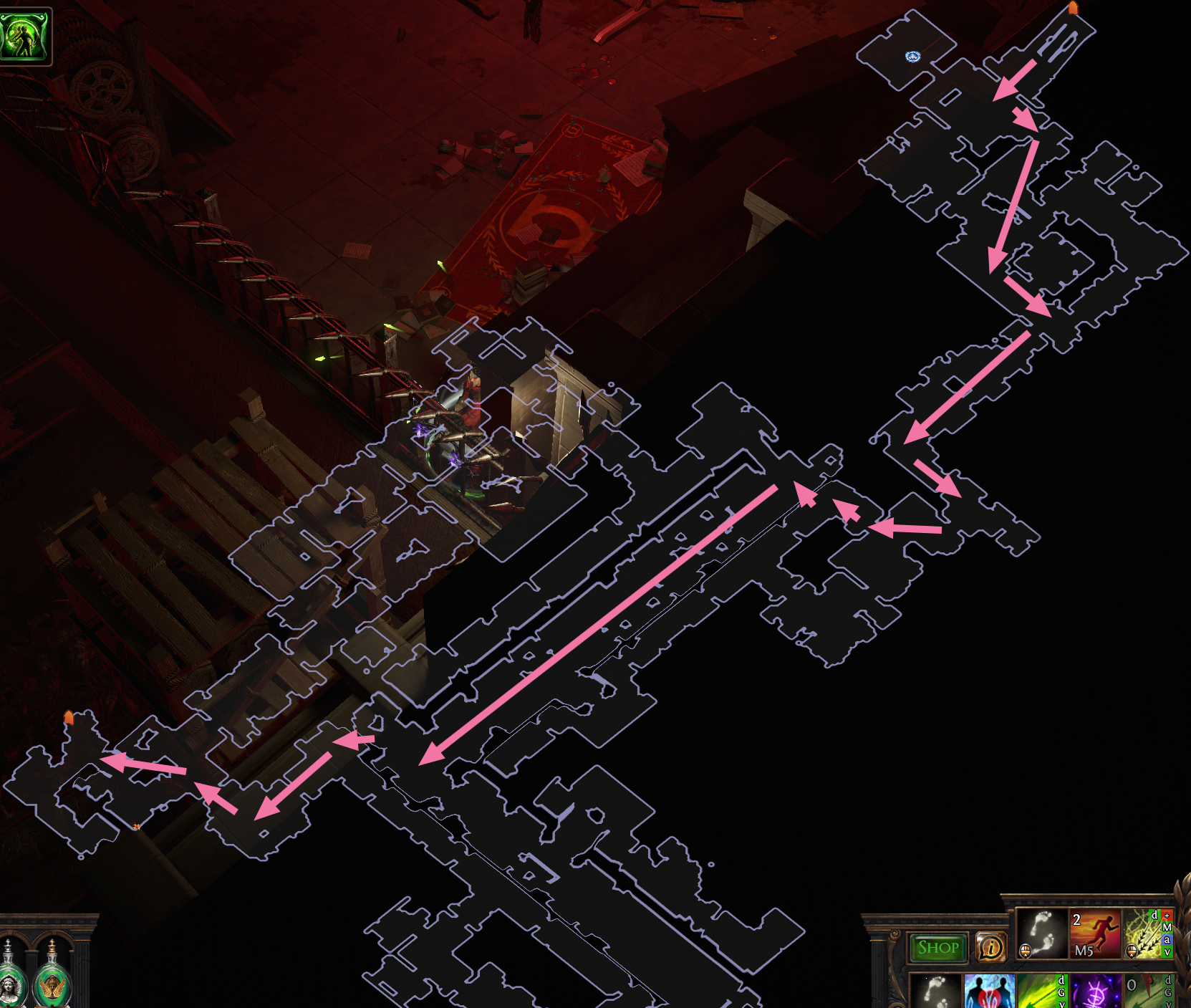
Task: Open the Shop
Action: click(x=937, y=947)
